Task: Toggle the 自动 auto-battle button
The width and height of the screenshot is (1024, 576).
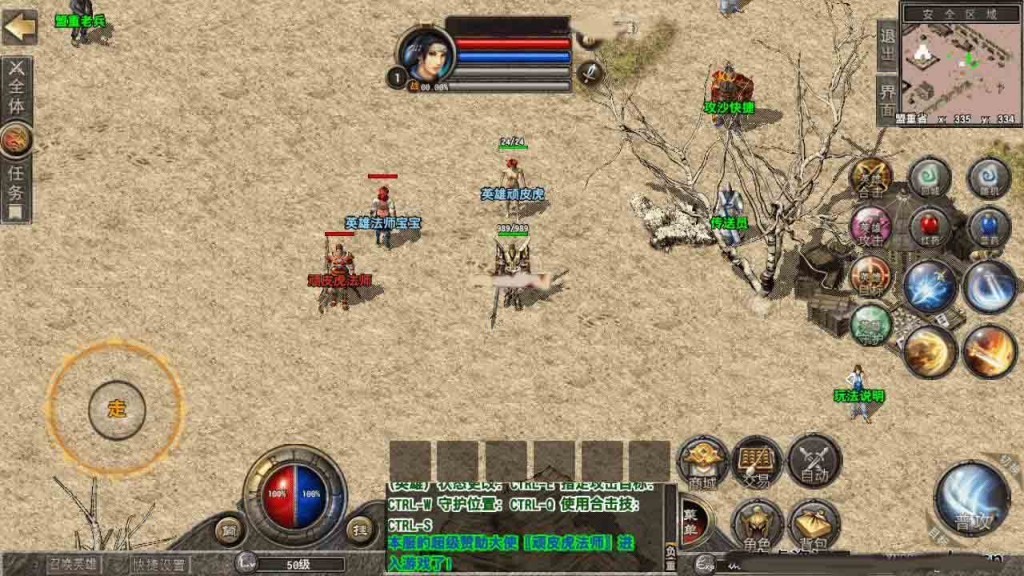Action: 814,462
